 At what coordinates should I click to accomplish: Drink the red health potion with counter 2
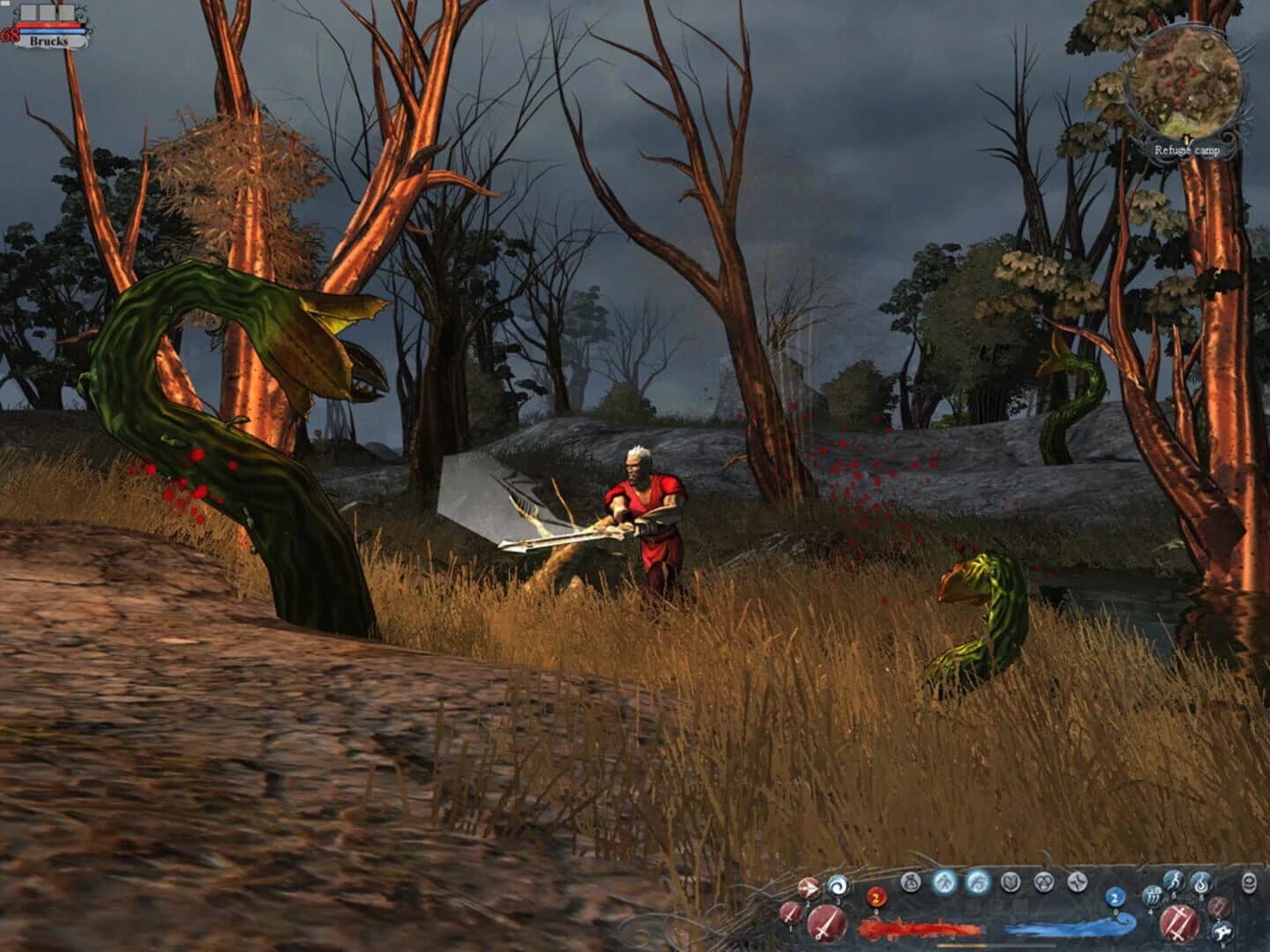tap(876, 898)
